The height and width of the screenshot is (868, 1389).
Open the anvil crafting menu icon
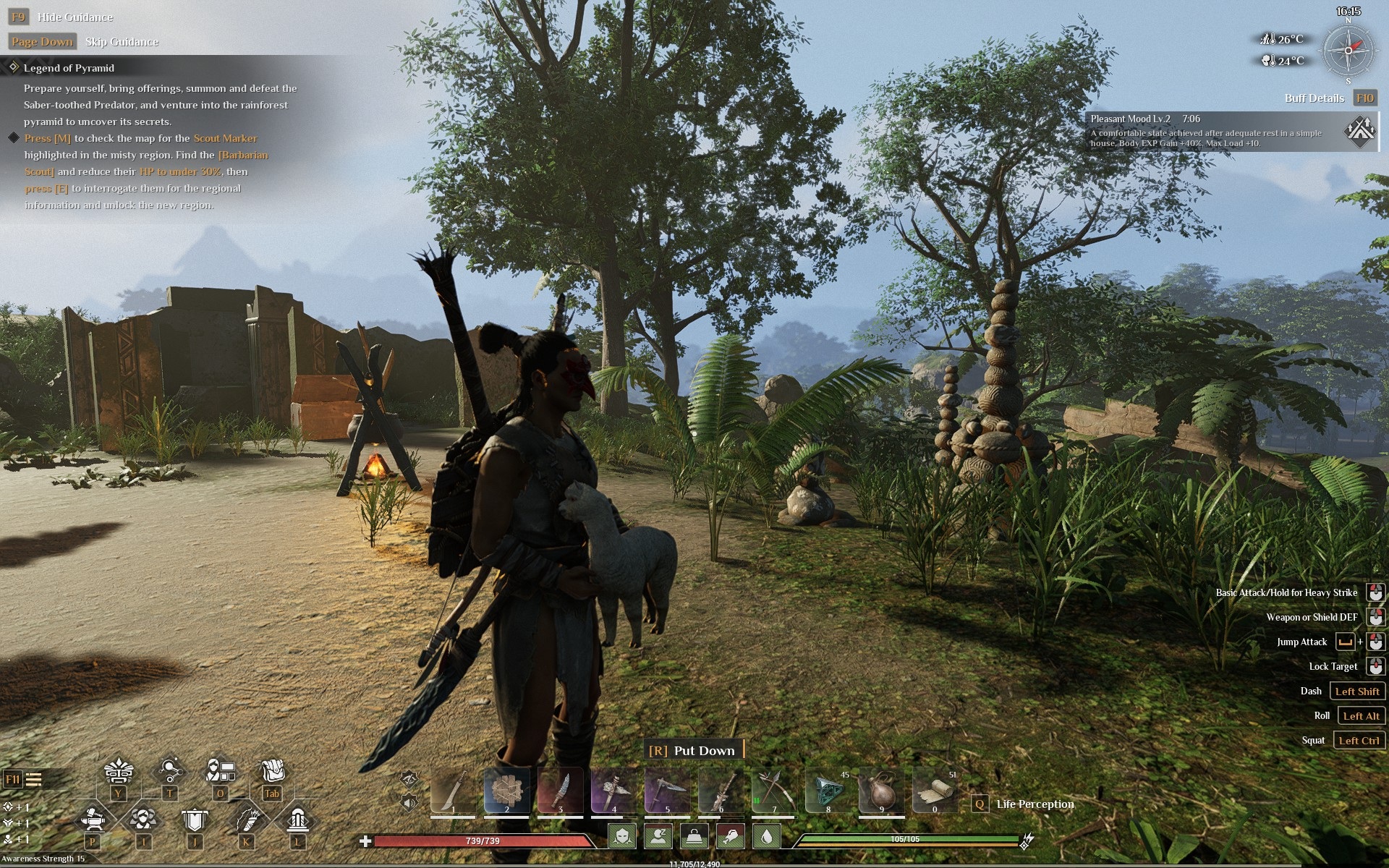pos(93,820)
